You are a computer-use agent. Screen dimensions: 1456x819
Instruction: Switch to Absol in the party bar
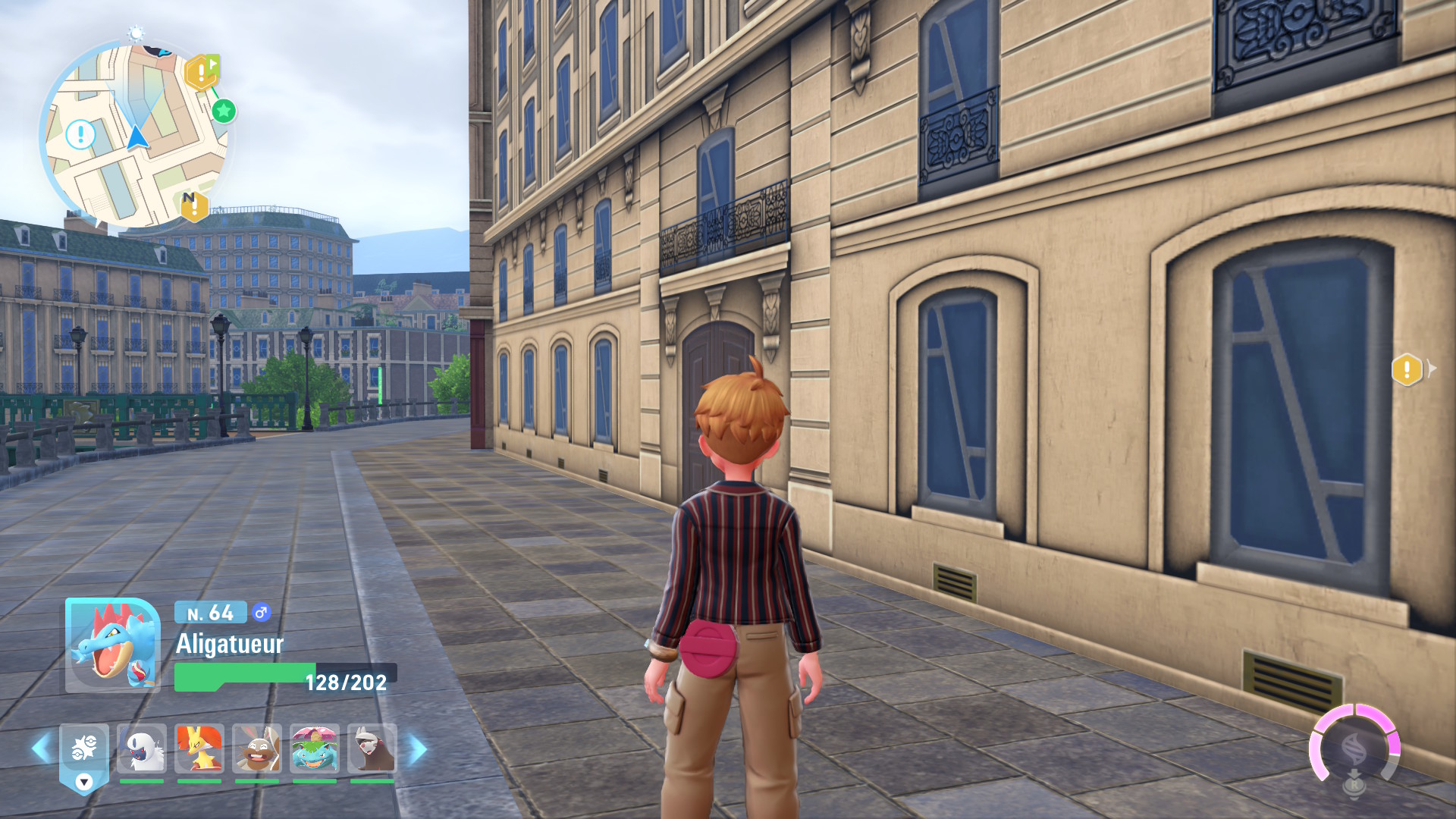point(142,749)
